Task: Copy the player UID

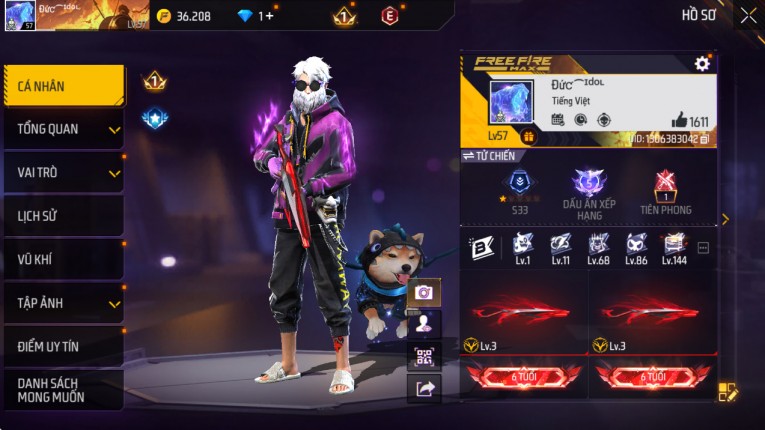Action: [x=705, y=139]
